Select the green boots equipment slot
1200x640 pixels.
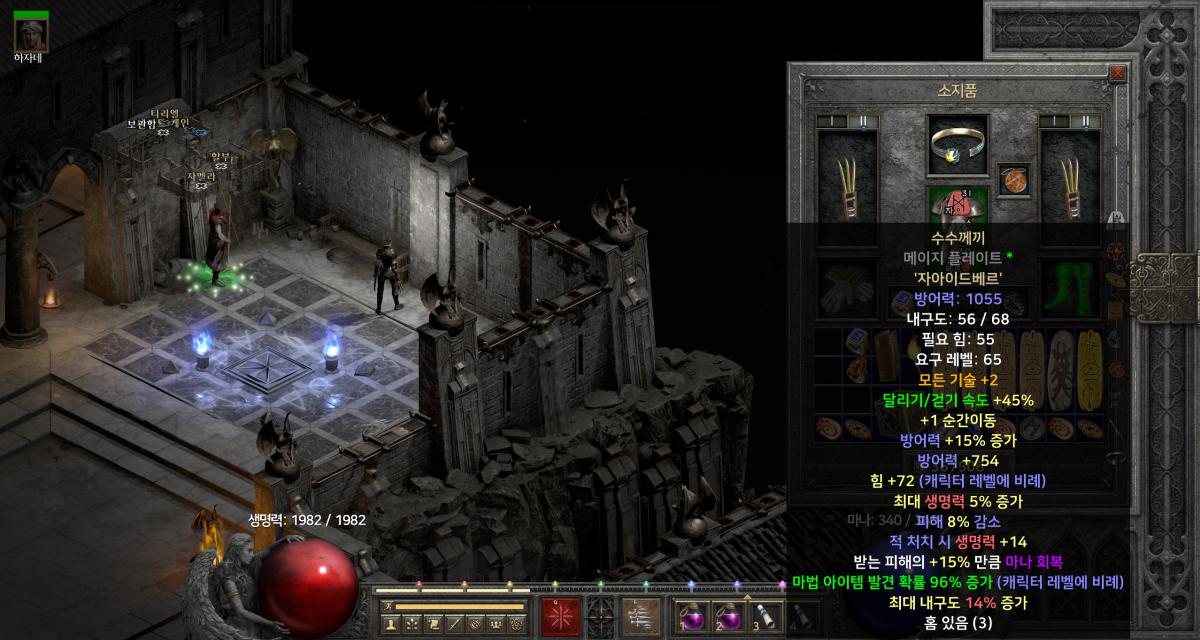1070,288
